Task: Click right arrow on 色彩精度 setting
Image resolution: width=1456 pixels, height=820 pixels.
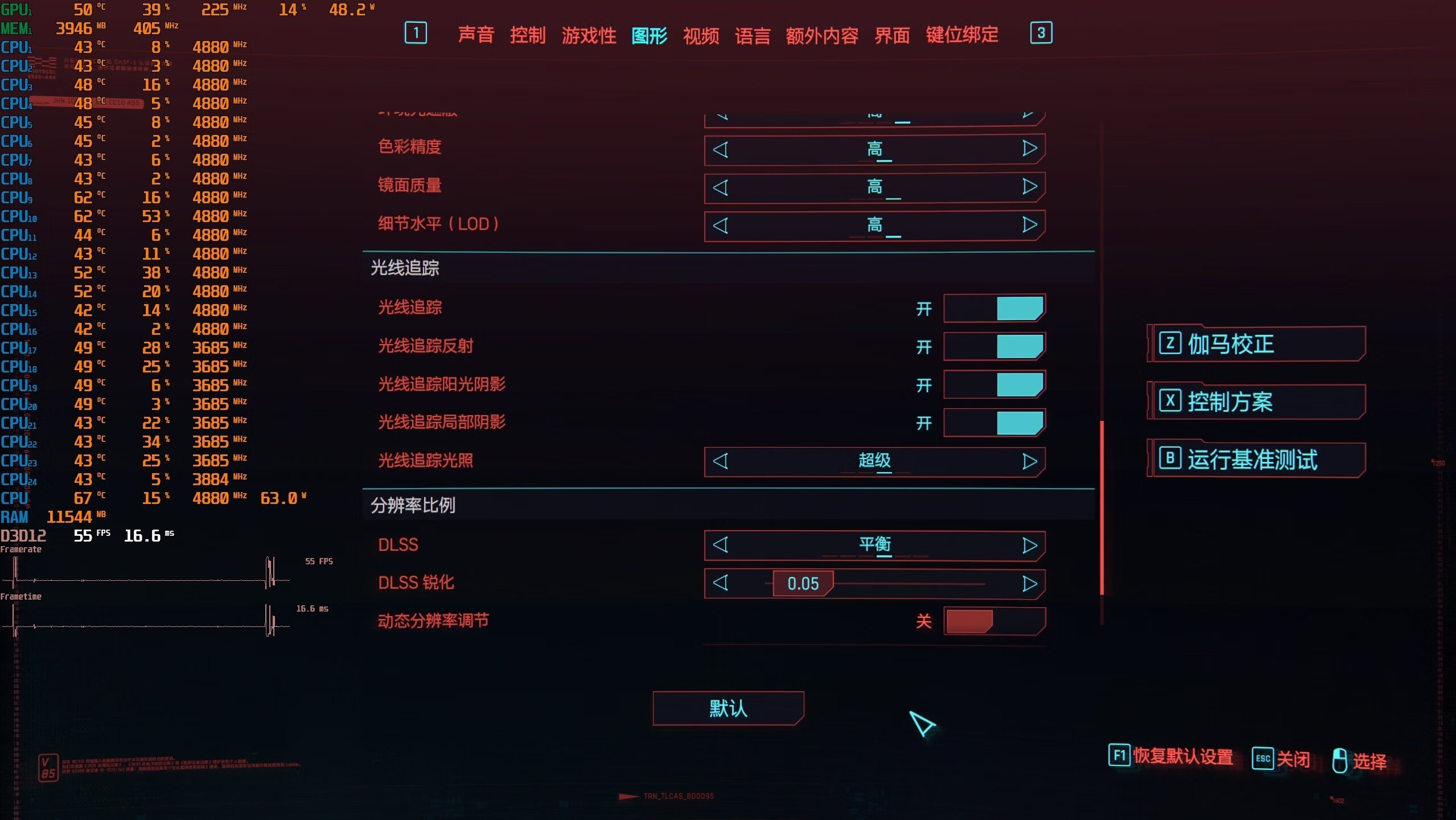Action: click(x=1028, y=149)
